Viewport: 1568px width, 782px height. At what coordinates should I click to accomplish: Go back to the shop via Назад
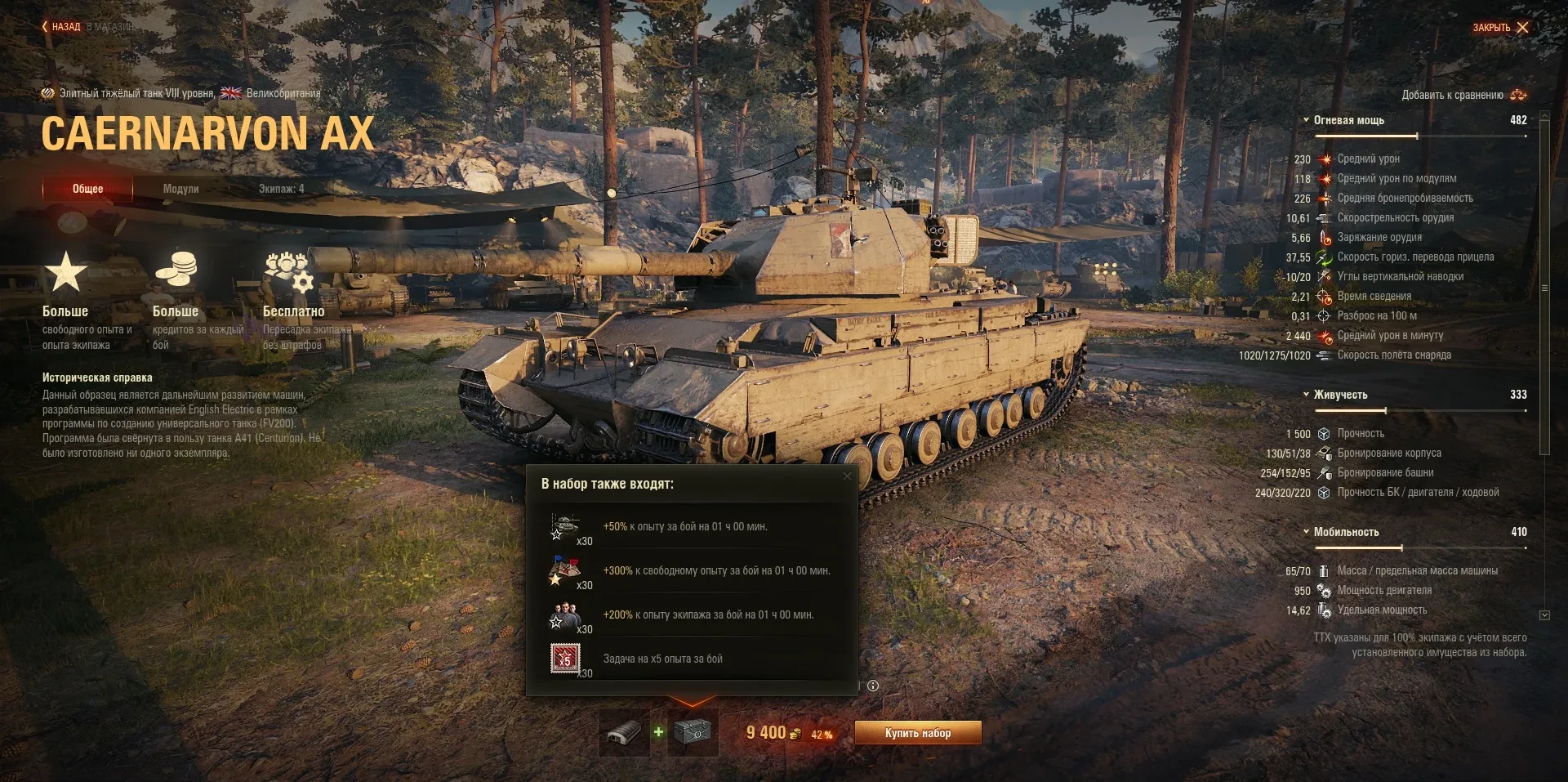point(62,27)
